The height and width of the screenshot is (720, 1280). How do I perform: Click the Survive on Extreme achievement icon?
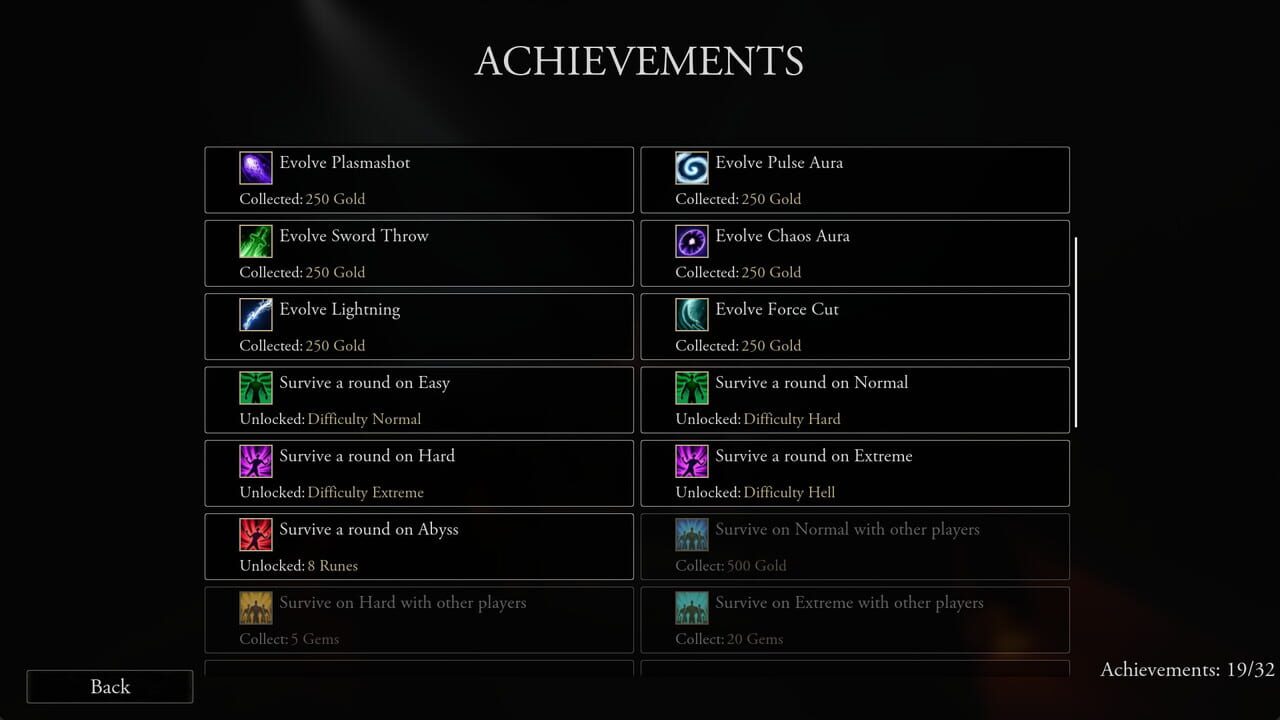coord(692,461)
